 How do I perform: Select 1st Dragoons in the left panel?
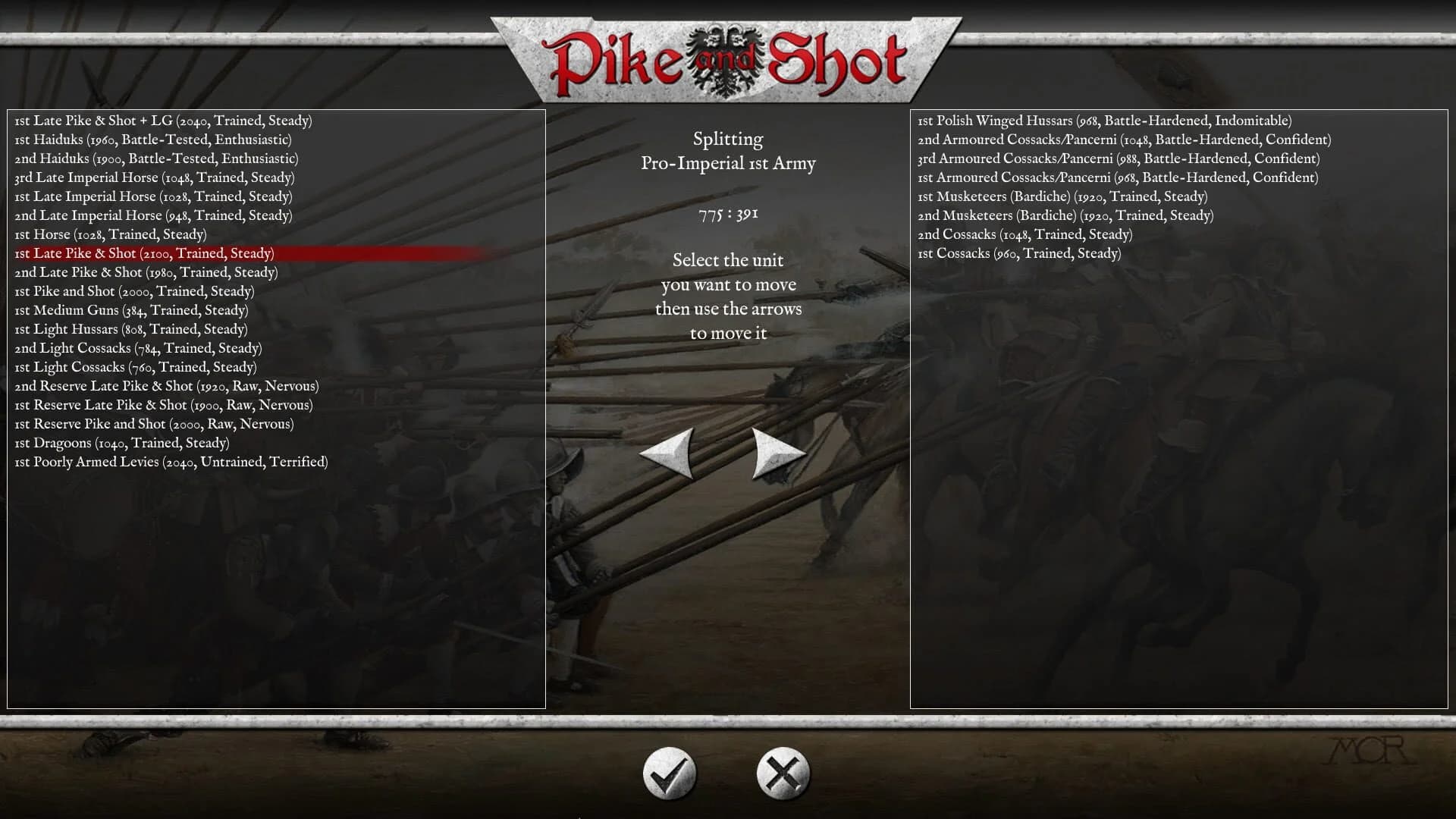122,442
